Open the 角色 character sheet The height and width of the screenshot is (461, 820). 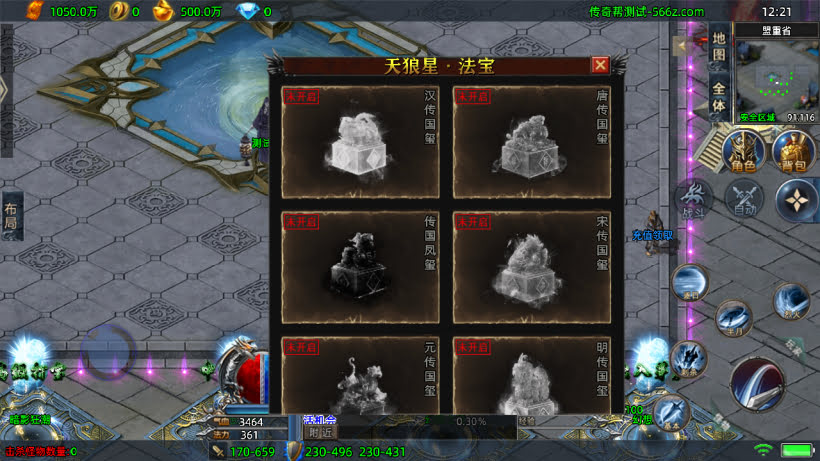coord(744,153)
